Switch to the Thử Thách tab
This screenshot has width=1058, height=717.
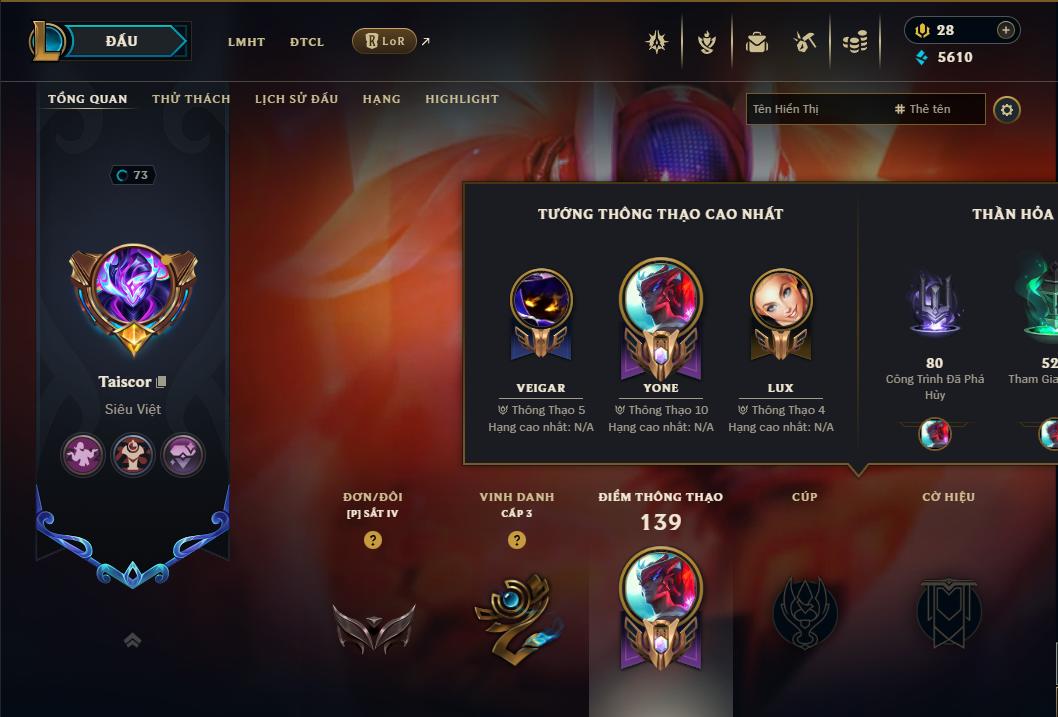[x=191, y=99]
